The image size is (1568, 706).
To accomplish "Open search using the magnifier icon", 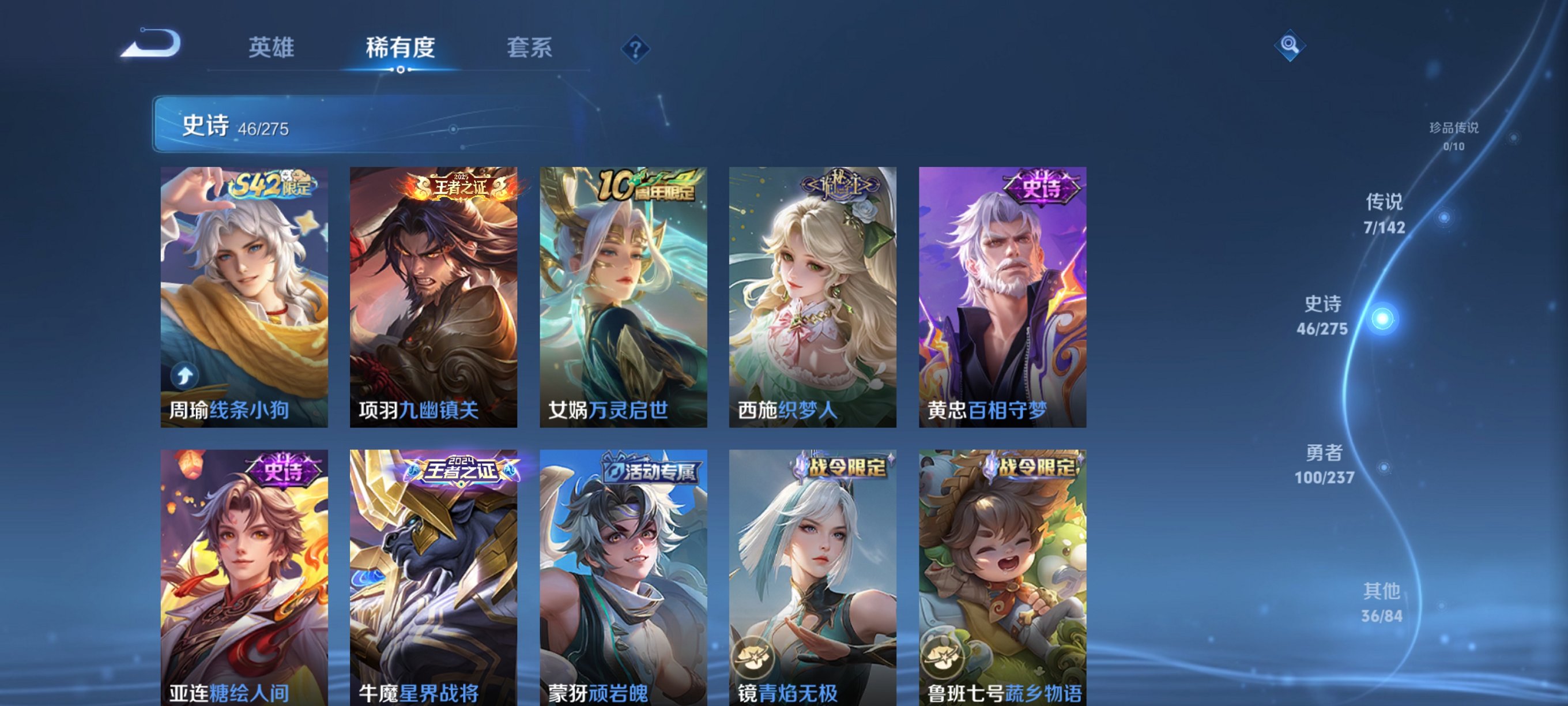I will [x=1290, y=46].
